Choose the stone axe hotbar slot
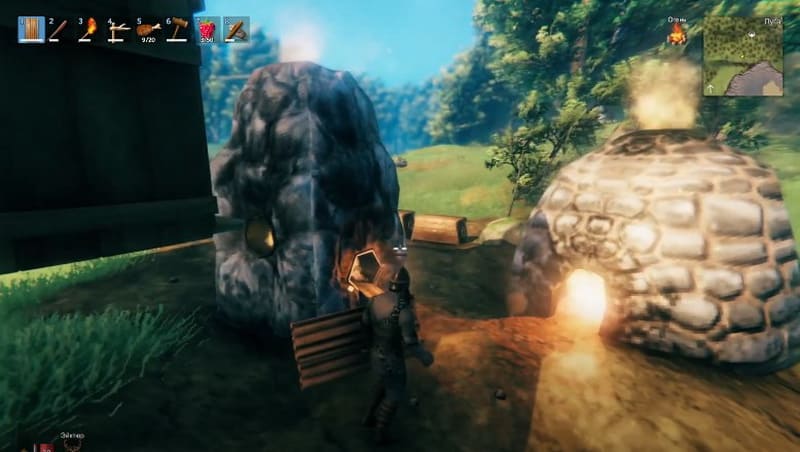The width and height of the screenshot is (800, 452). tap(236, 30)
